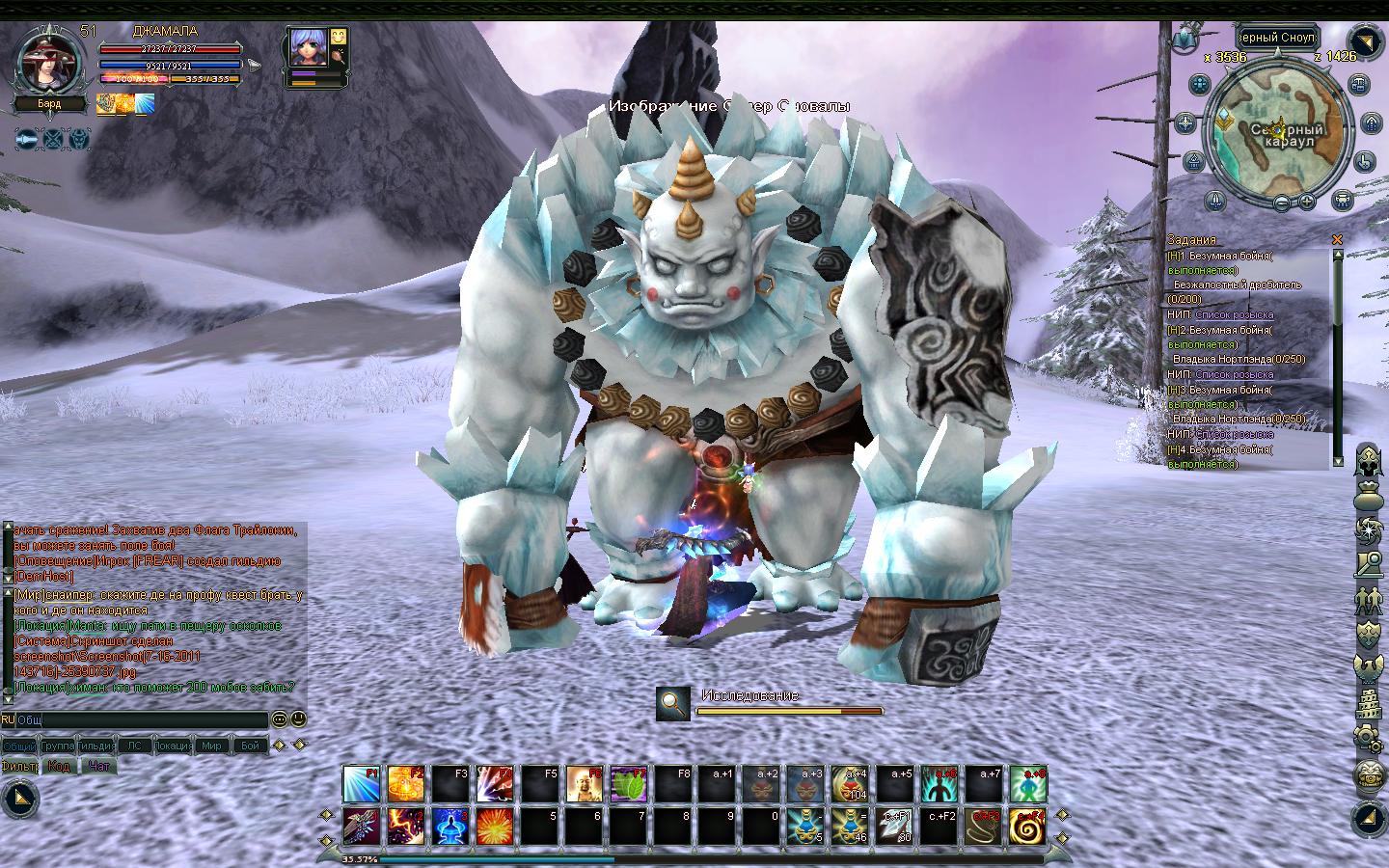
Task: Switch chat to the Гильдия tab
Action: pos(96,746)
